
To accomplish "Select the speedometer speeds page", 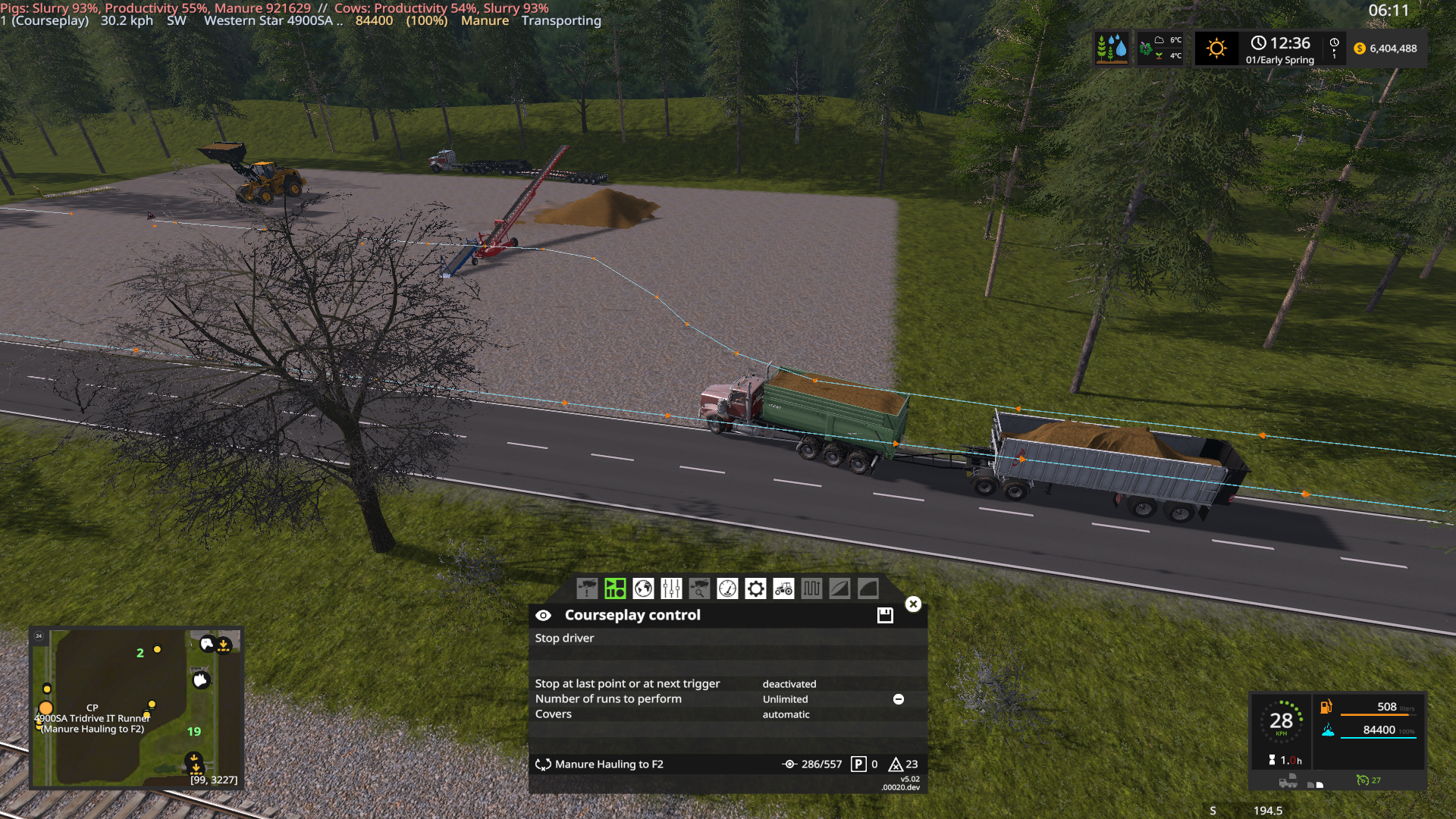I will (x=729, y=588).
